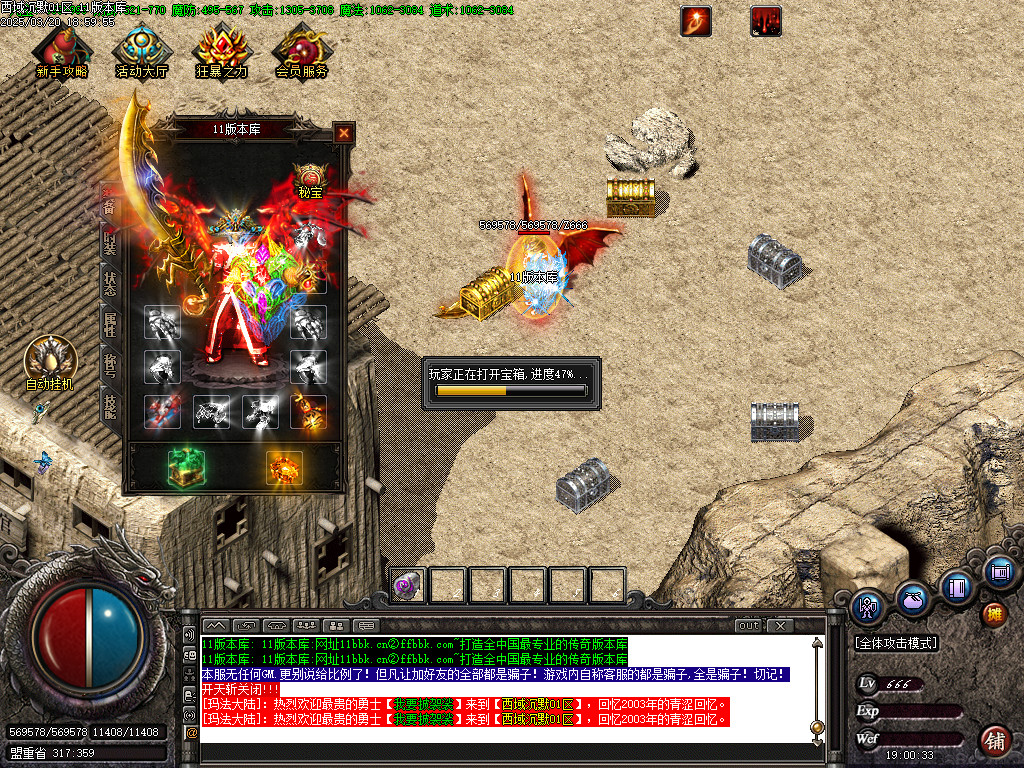Viewport: 1024px width, 768px height.
Task: Click the 秘宝 treasure icon in character panel
Action: pos(310,178)
